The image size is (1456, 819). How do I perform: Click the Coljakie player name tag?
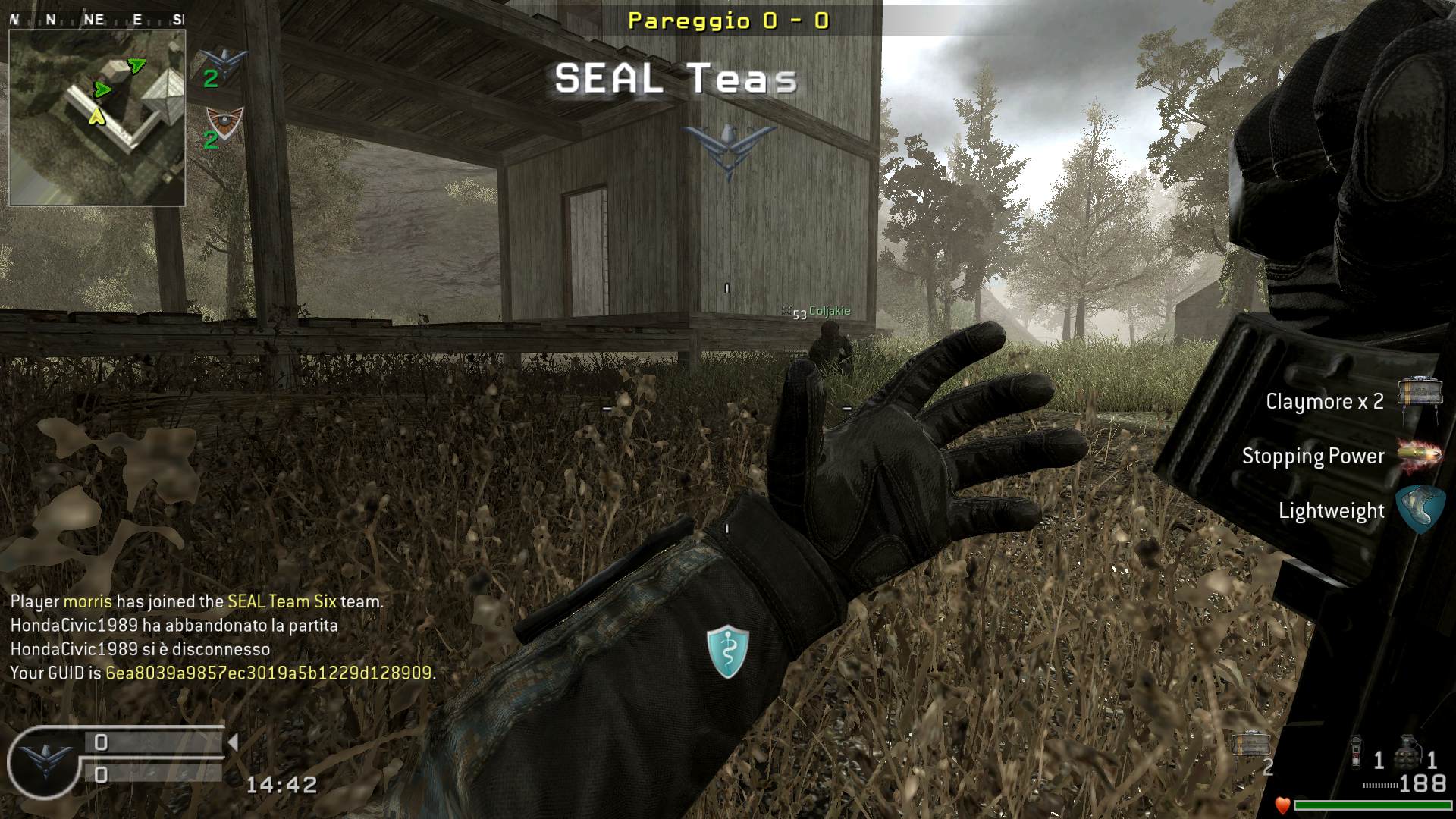(829, 311)
